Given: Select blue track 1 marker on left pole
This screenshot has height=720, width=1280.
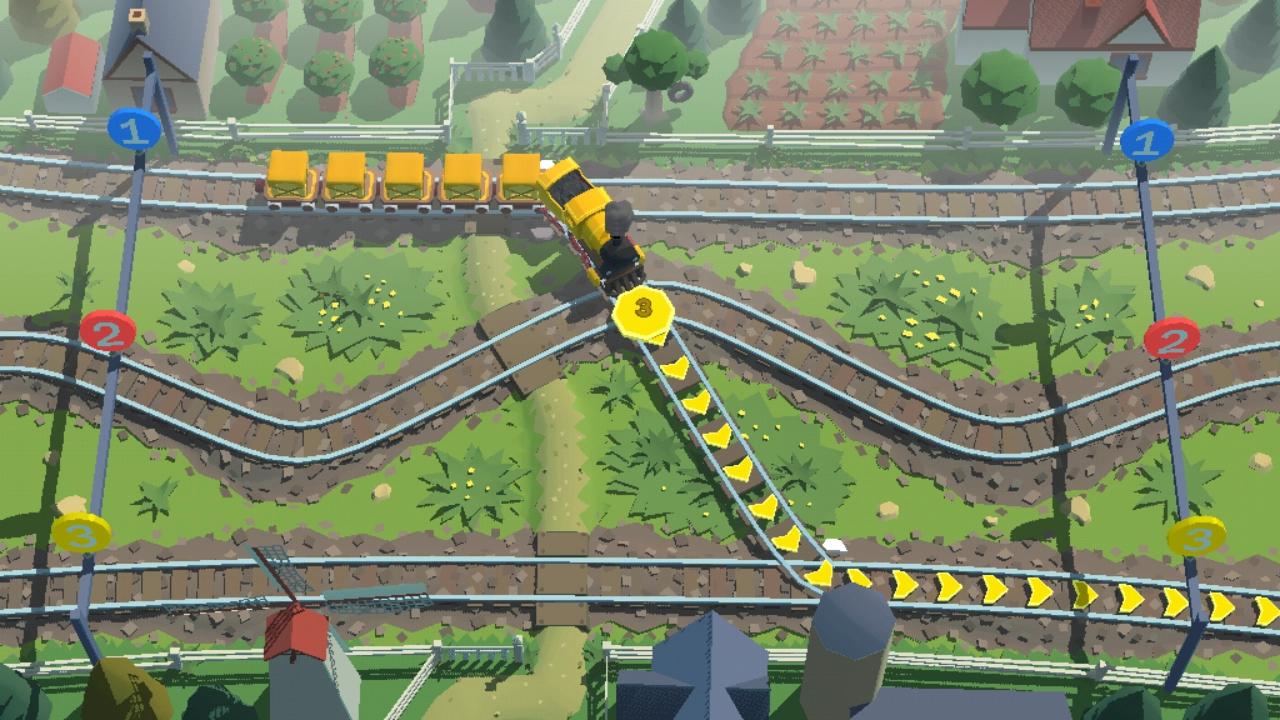Looking at the screenshot, I should 134,129.
